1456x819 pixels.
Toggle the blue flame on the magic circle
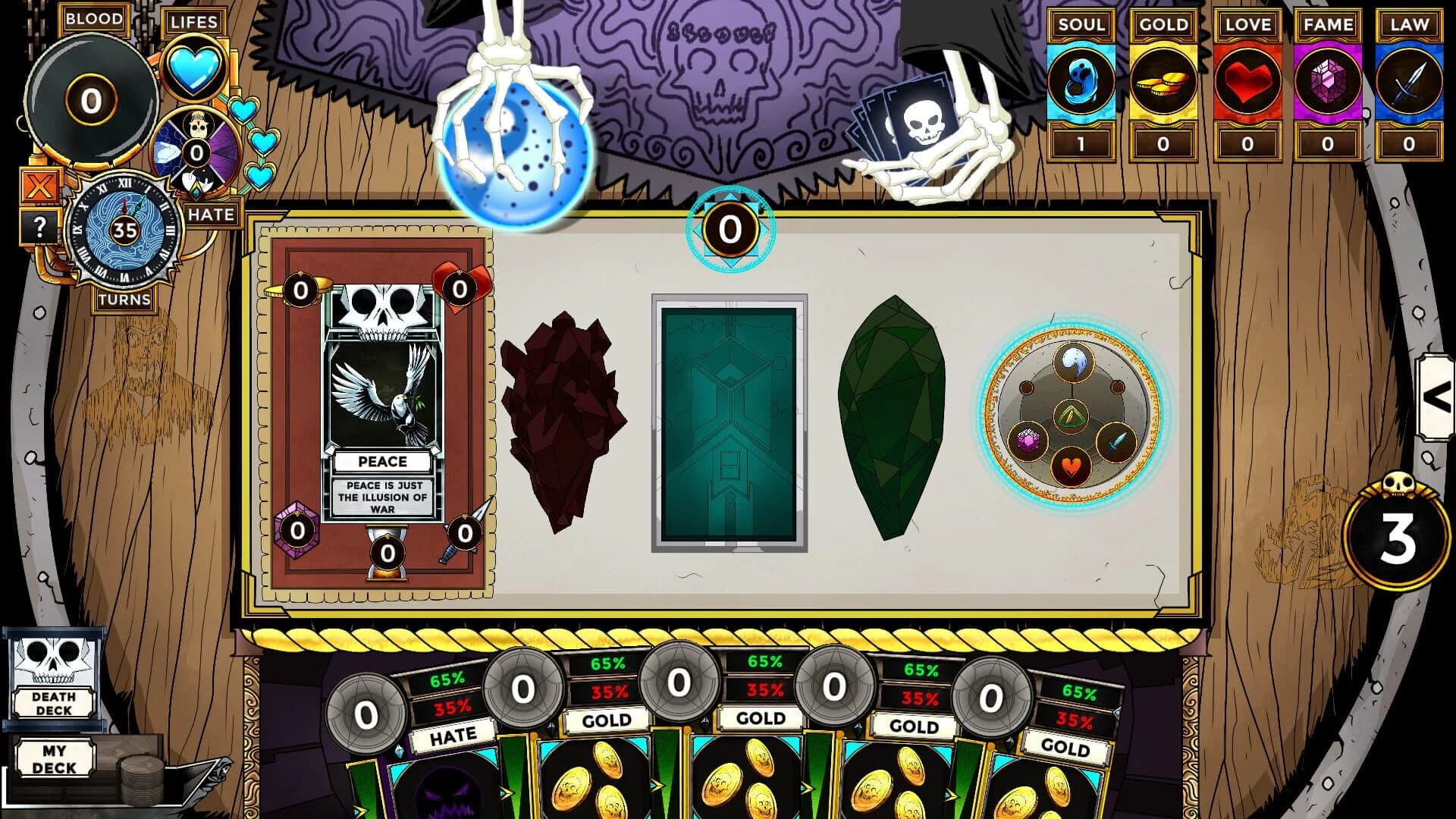coord(1072,361)
